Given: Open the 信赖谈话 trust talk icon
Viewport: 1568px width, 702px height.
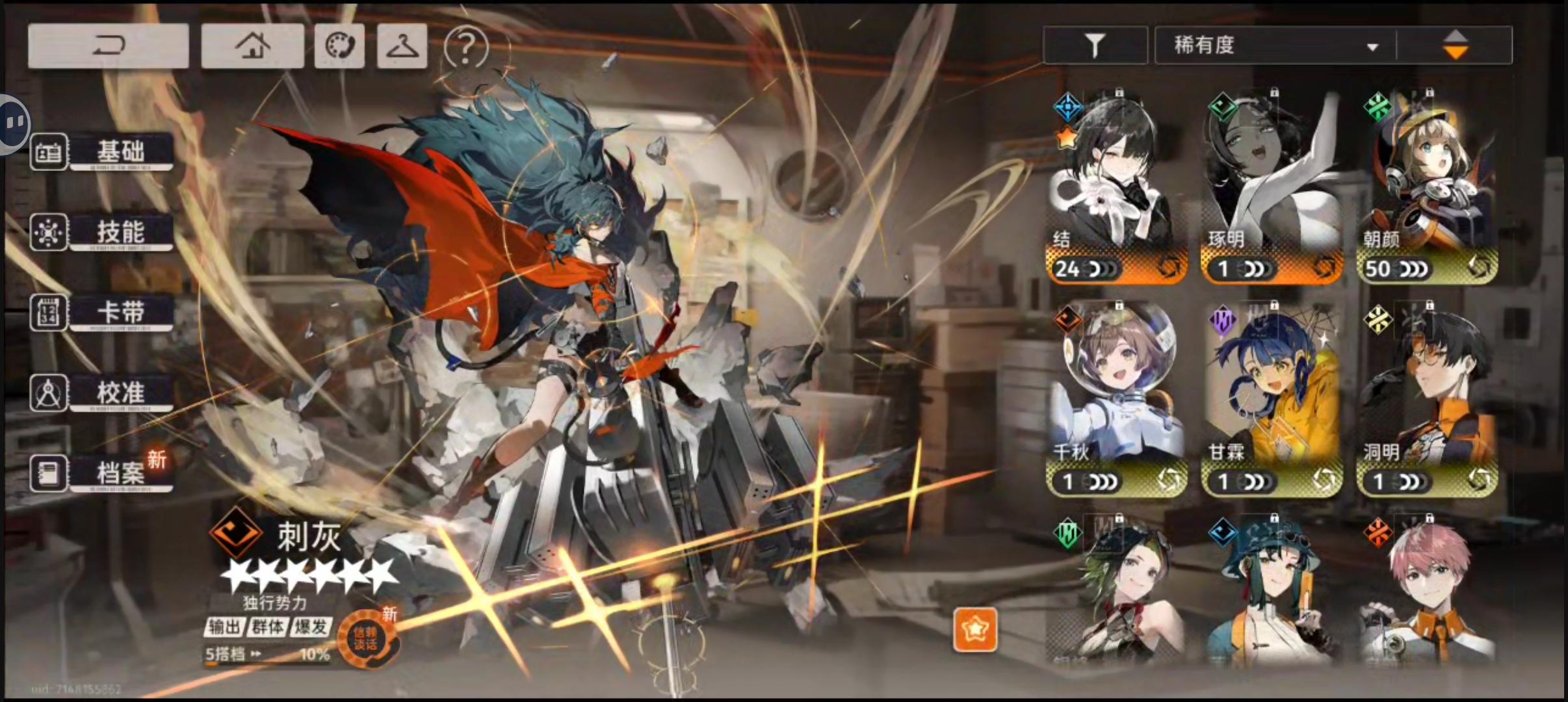Looking at the screenshot, I should [x=369, y=638].
